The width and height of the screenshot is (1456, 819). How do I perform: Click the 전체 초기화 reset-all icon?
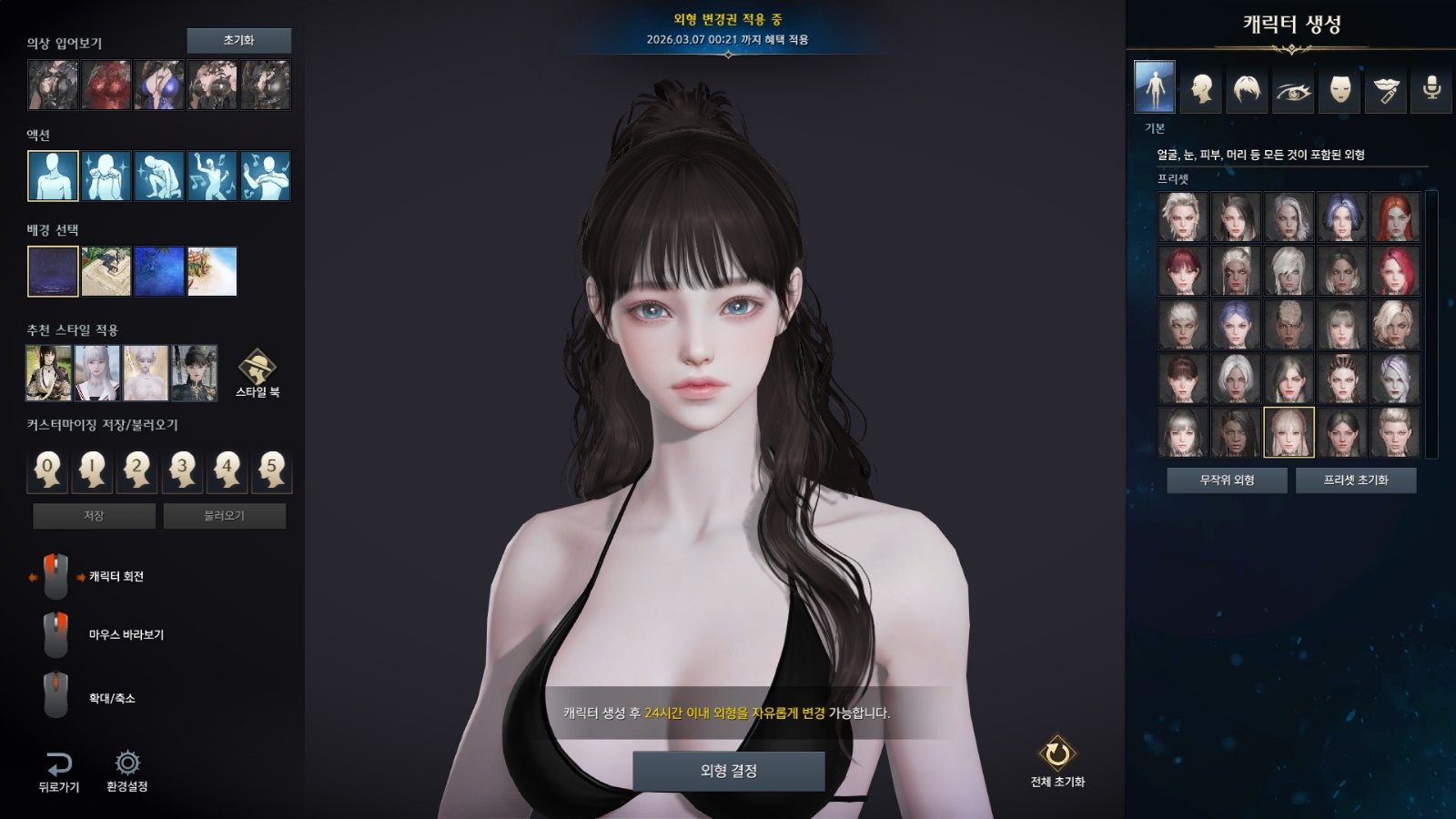point(1057,754)
